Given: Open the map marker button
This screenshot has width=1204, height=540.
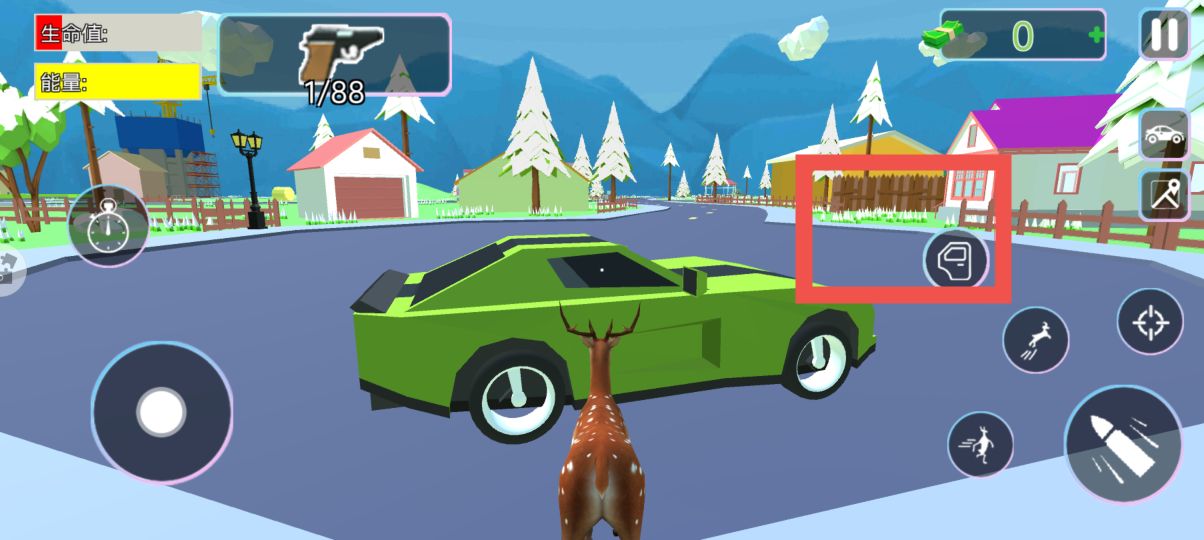Looking at the screenshot, I should (x=1164, y=195).
